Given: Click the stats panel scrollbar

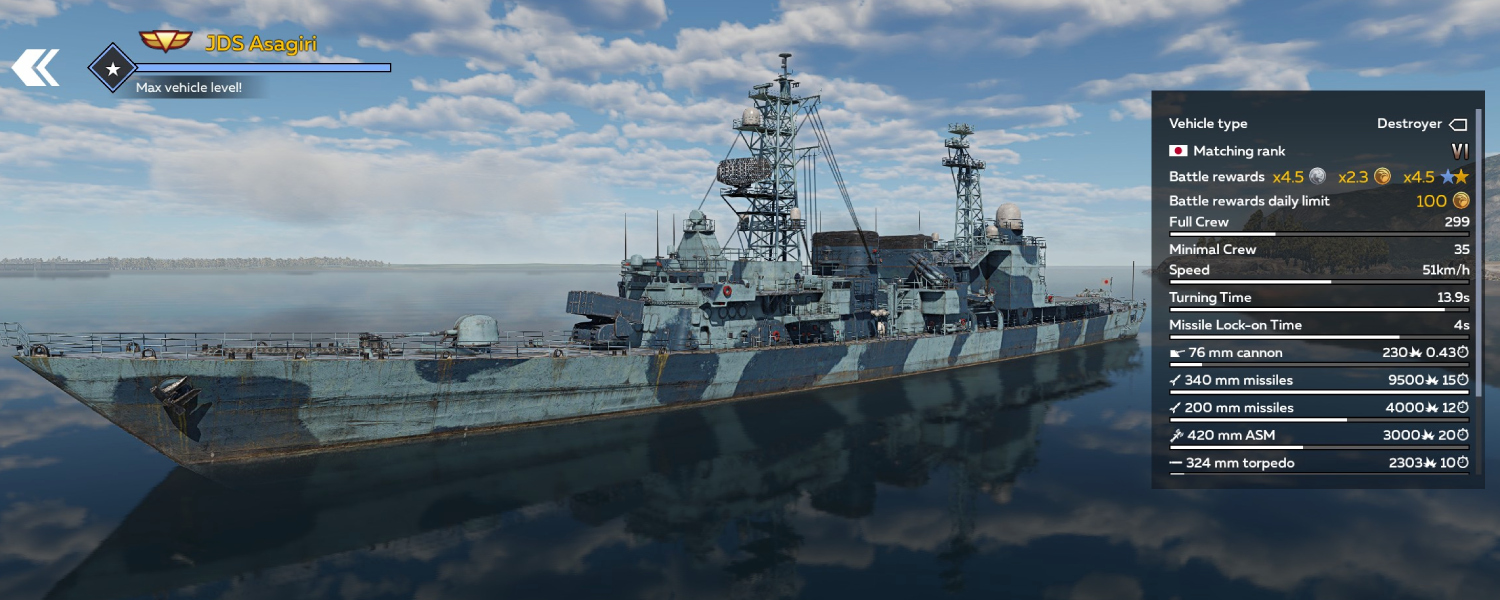Looking at the screenshot, I should (1478, 250).
